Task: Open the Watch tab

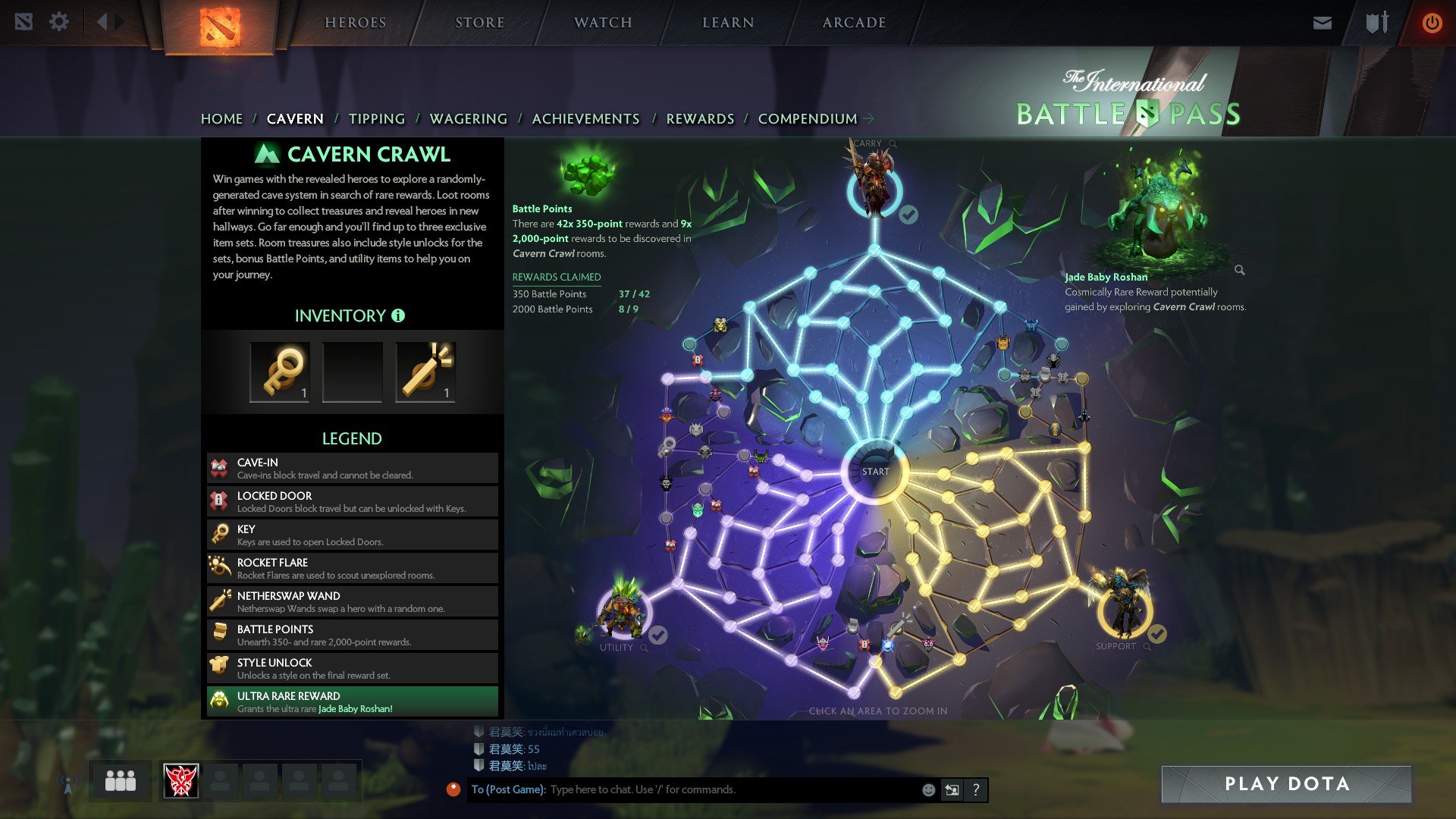Action: 603,23
